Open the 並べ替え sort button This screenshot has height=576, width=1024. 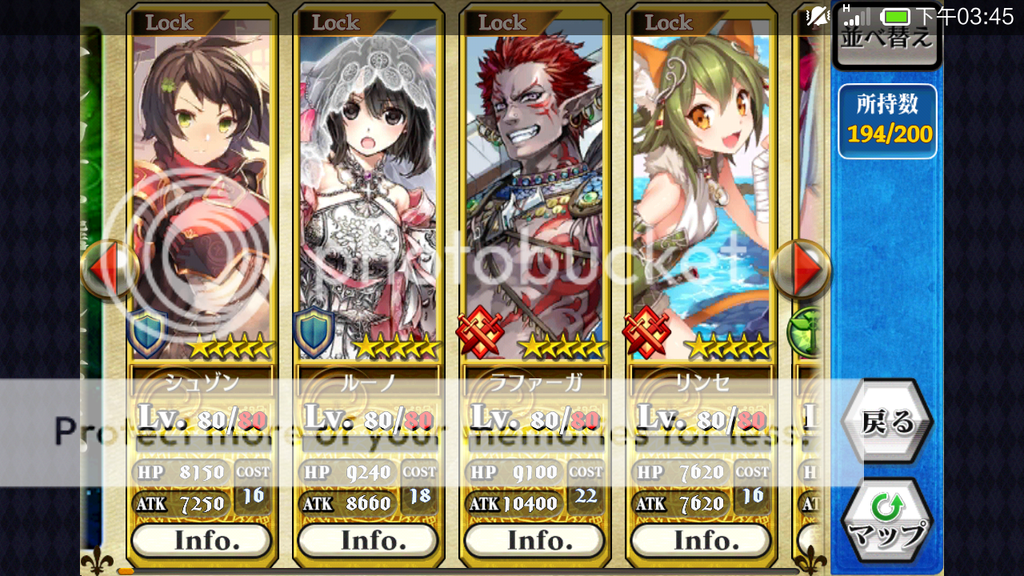pyautogui.click(x=885, y=40)
